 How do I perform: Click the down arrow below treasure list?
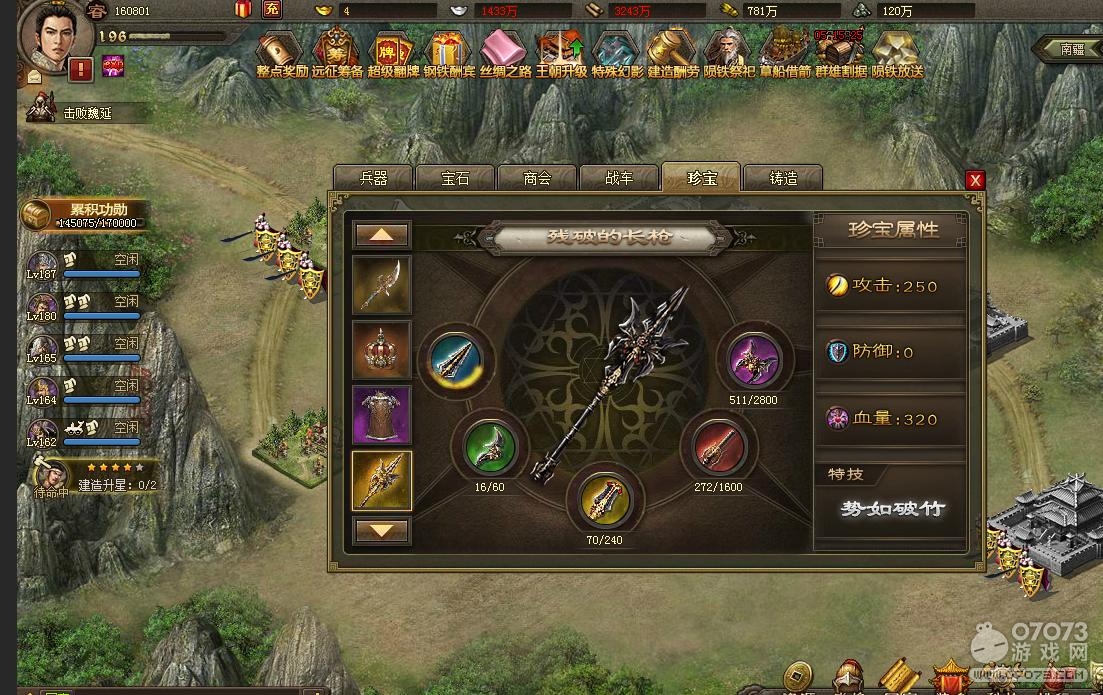tap(382, 530)
